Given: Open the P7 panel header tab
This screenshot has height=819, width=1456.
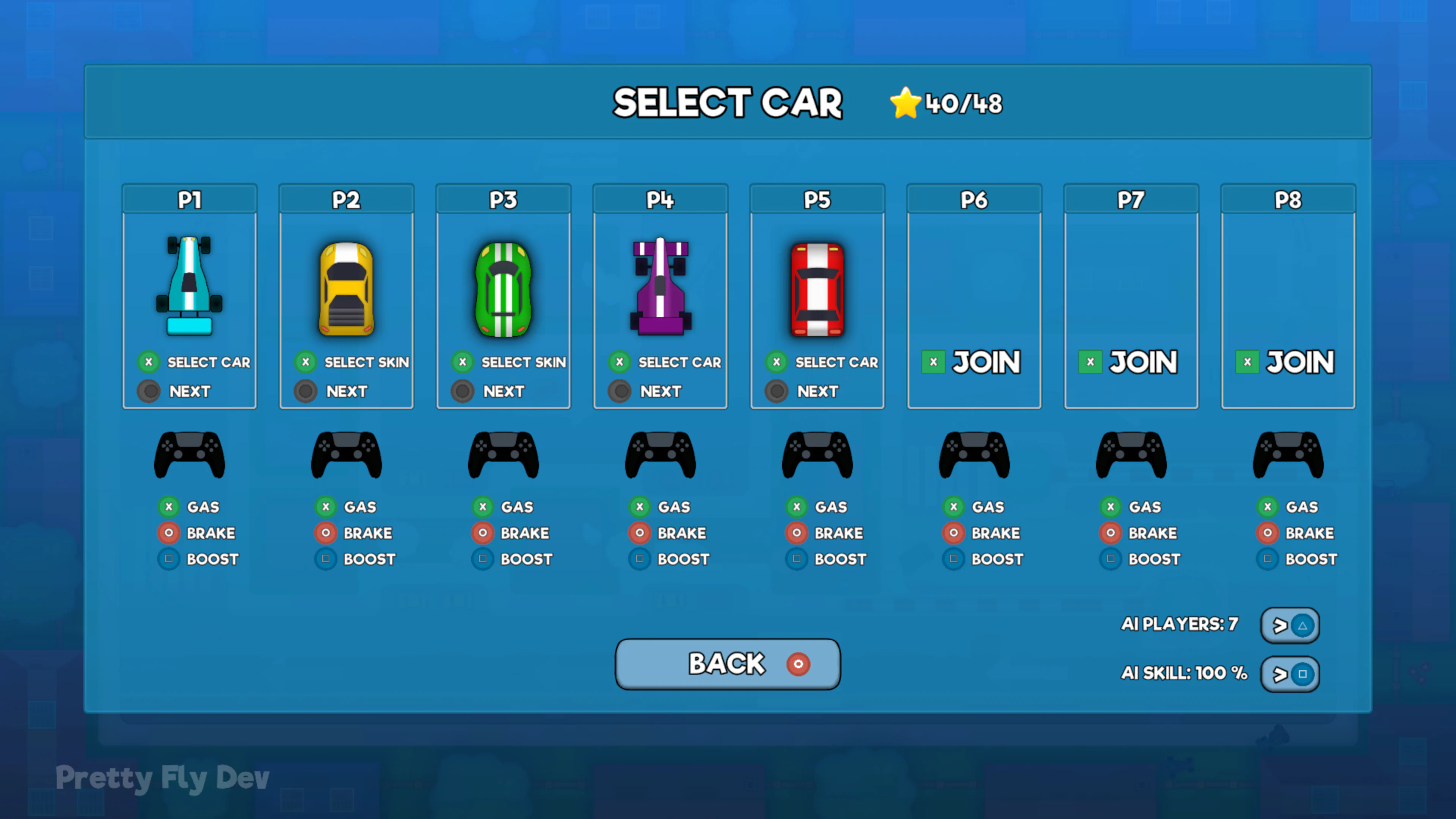Looking at the screenshot, I should coord(1131,199).
